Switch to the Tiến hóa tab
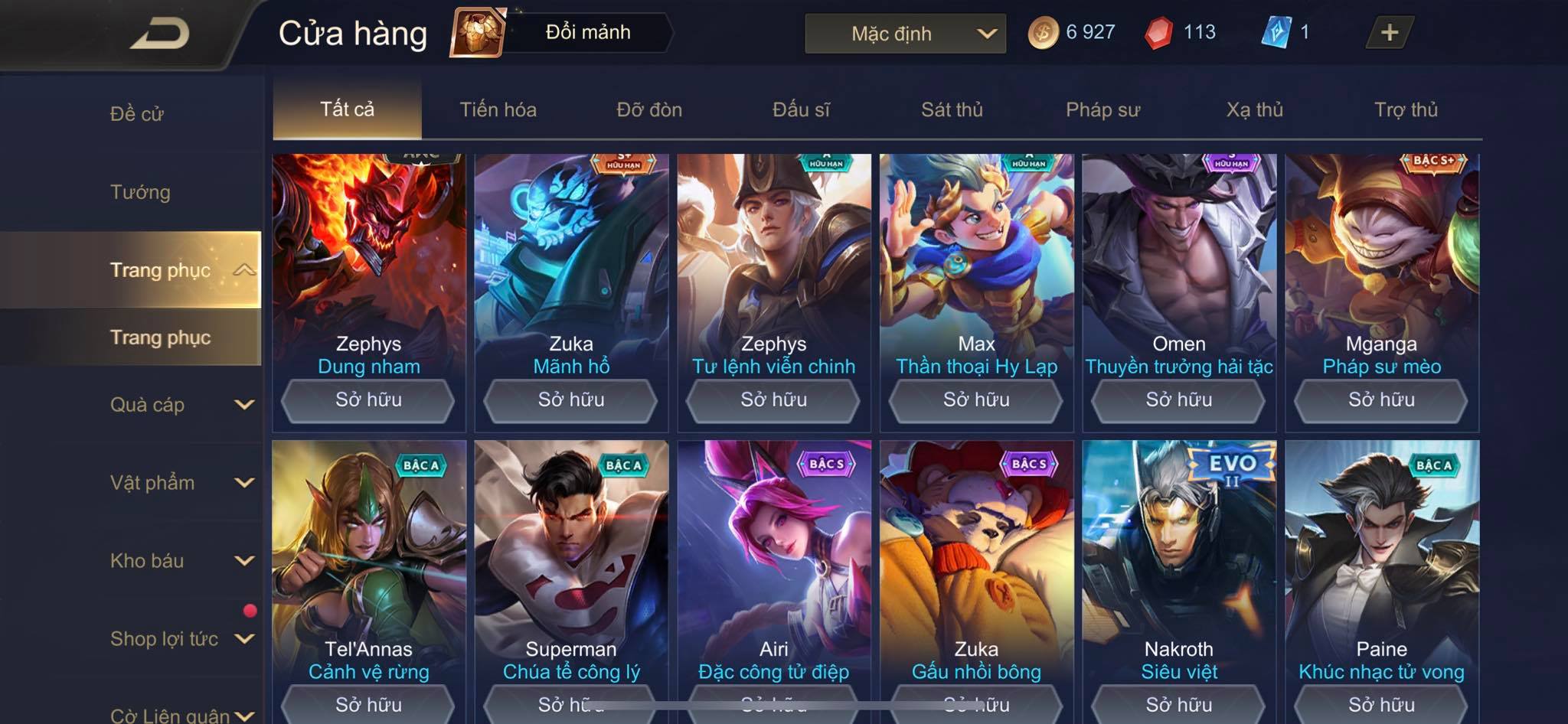This screenshot has width=1568, height=724. pos(498,109)
